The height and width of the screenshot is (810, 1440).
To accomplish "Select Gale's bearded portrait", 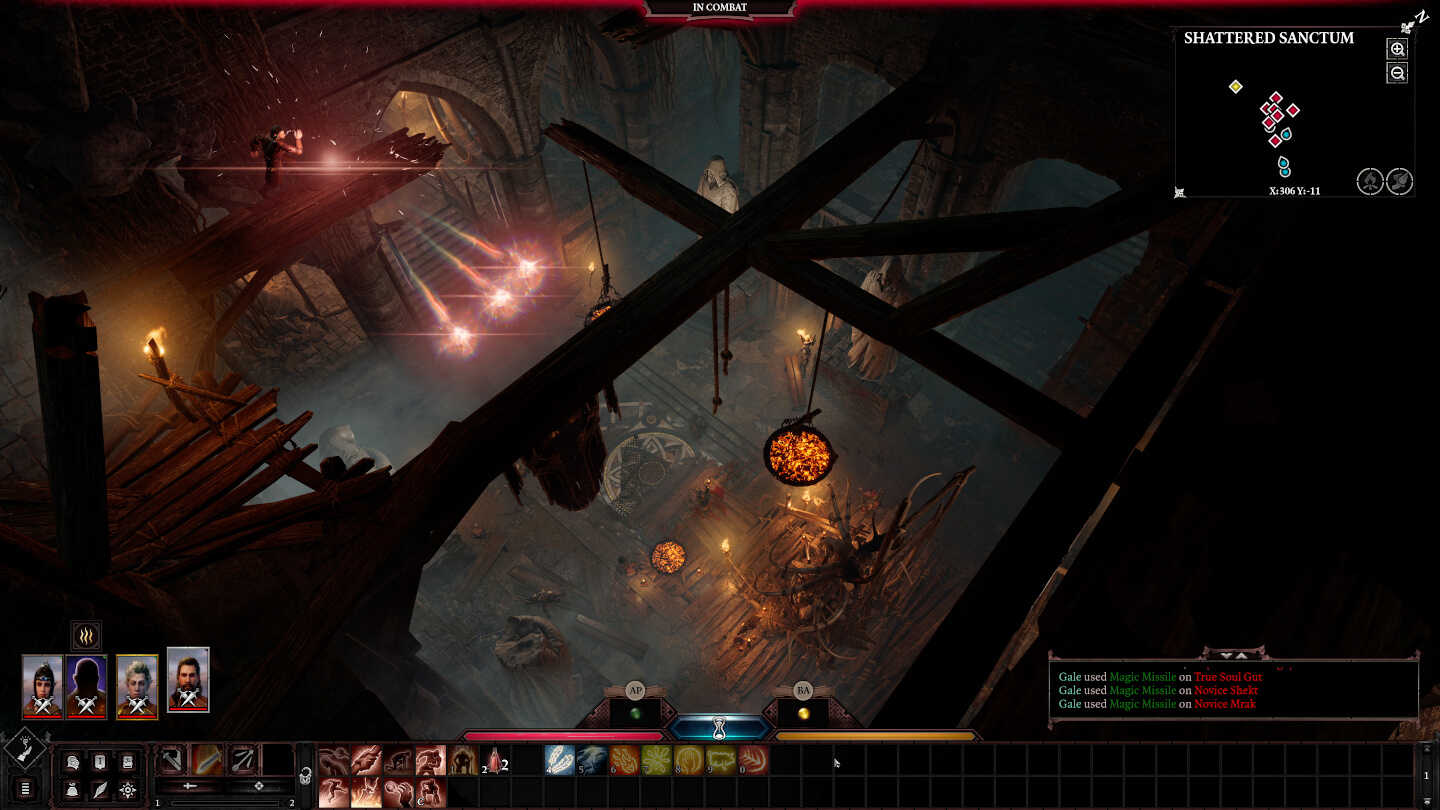I will pyautogui.click(x=188, y=680).
